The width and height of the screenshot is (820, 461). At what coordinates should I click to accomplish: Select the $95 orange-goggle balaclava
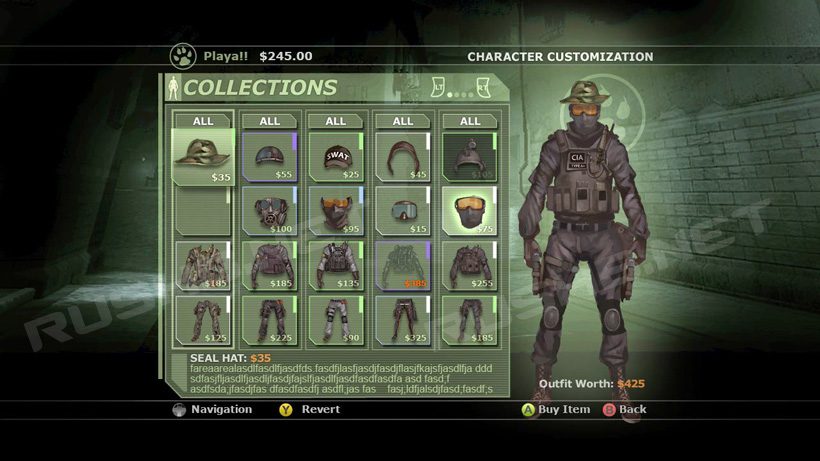coord(336,211)
